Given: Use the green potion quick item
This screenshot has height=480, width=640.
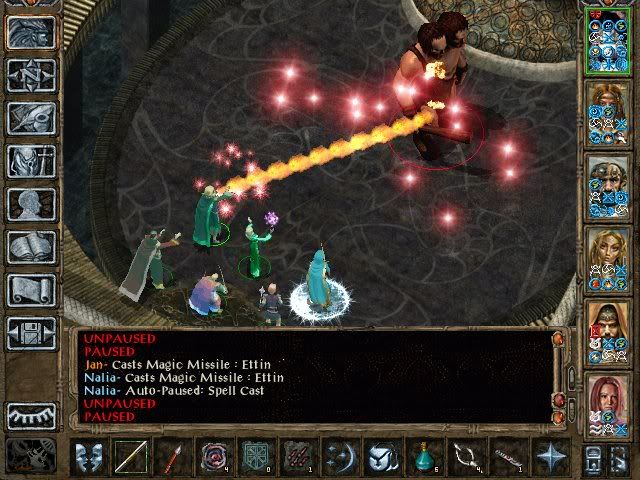Looking at the screenshot, I should click(x=425, y=457).
